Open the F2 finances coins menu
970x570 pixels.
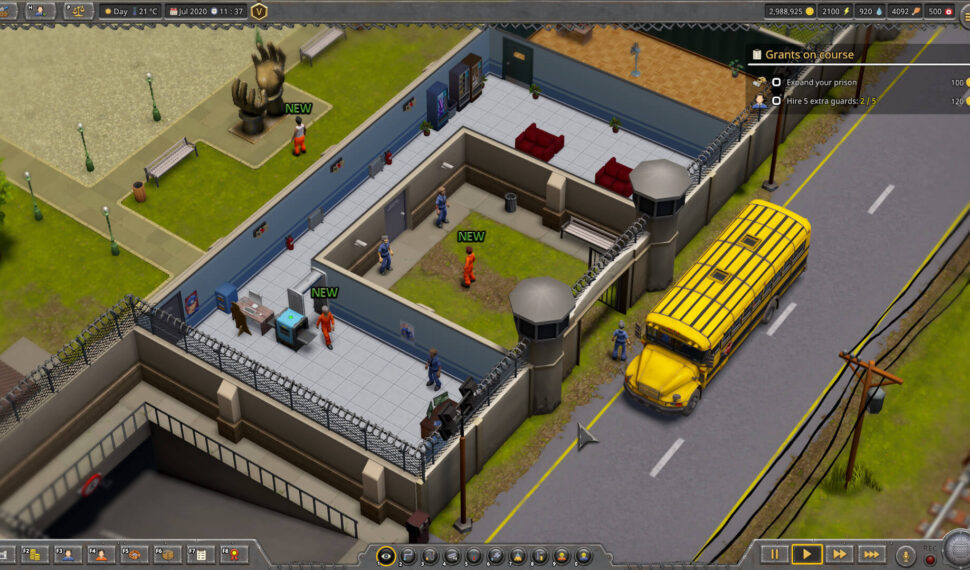pyautogui.click(x=34, y=554)
